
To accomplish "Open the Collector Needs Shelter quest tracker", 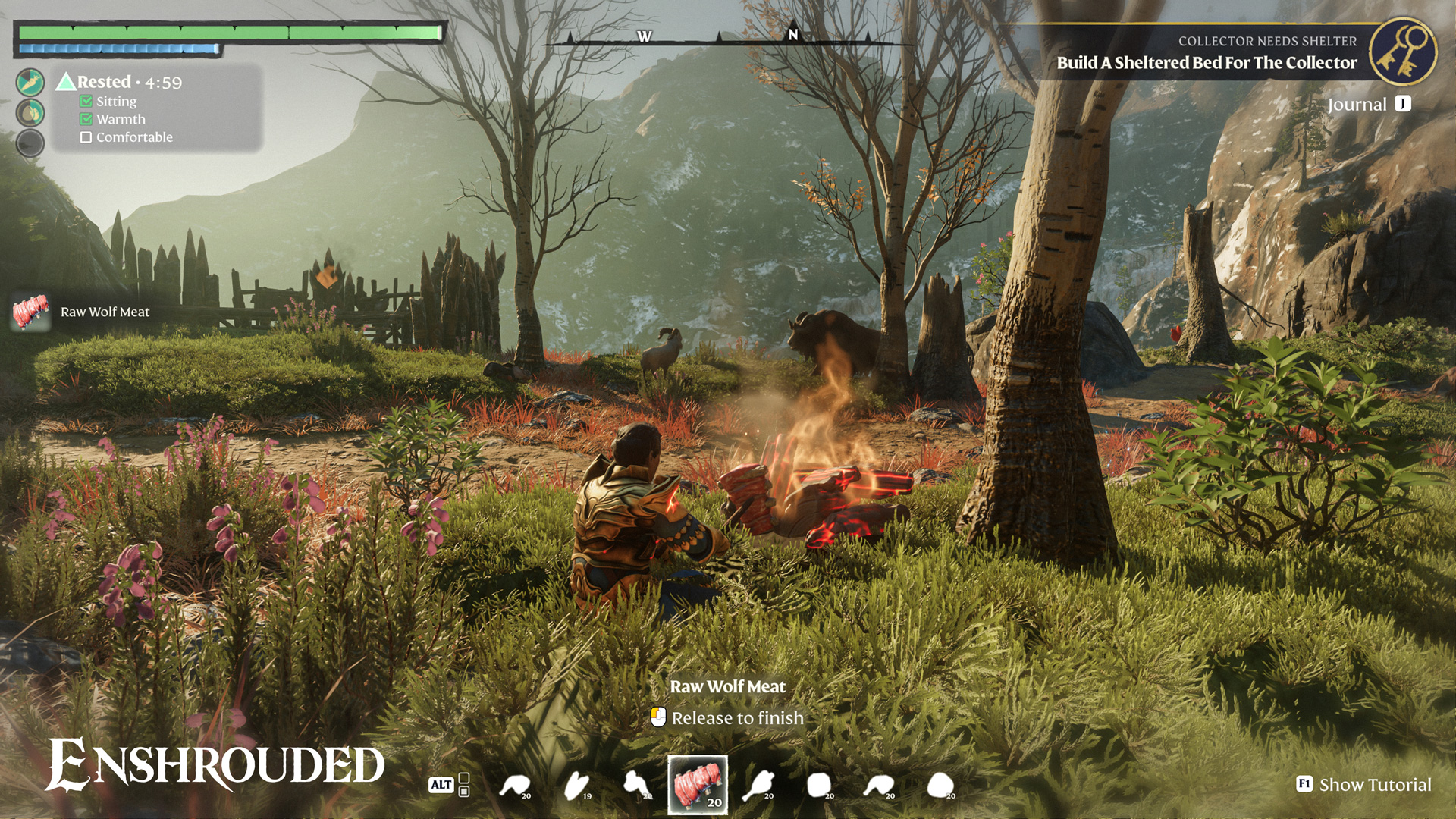I will click(1206, 53).
